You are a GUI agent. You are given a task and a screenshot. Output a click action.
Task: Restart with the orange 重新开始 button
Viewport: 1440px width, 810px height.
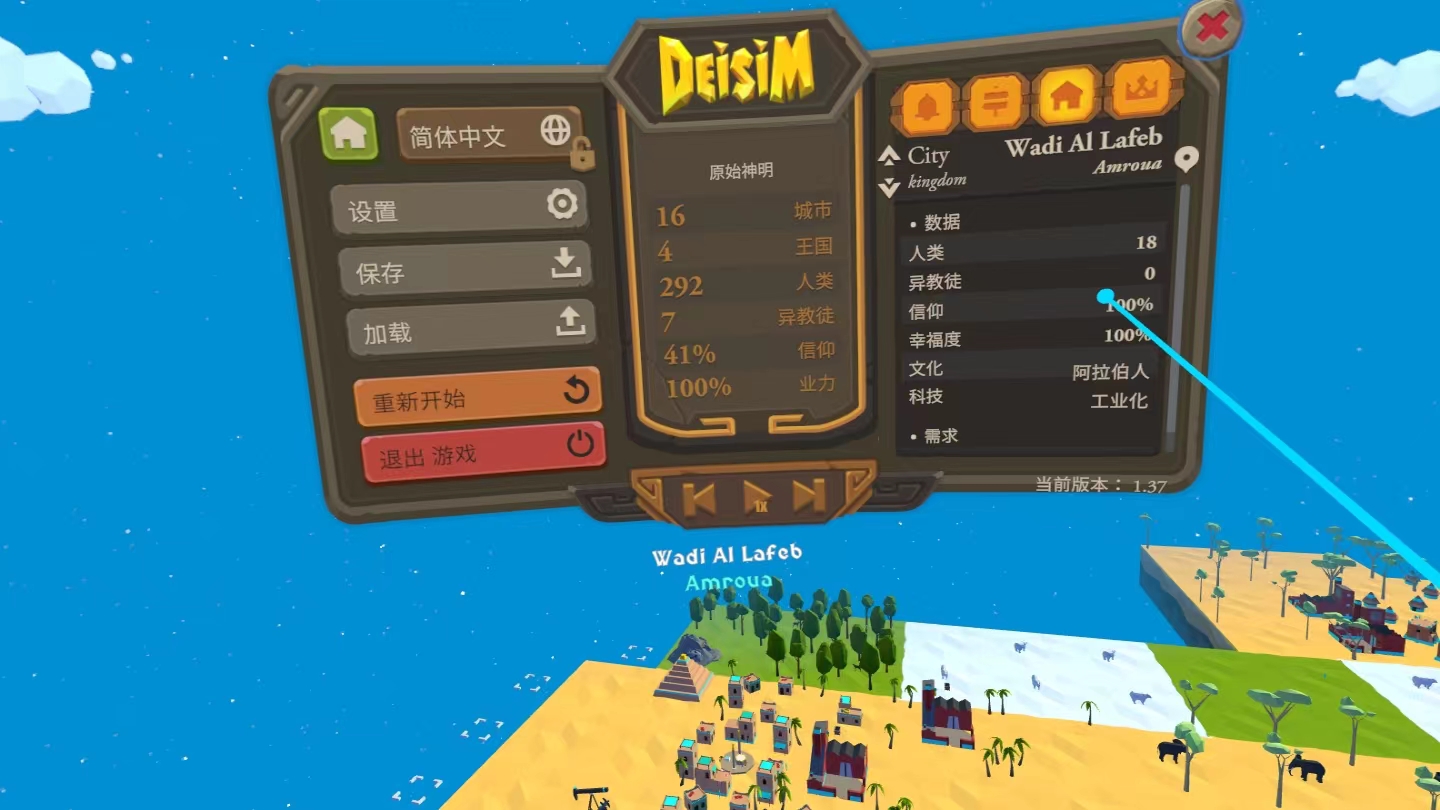(477, 395)
